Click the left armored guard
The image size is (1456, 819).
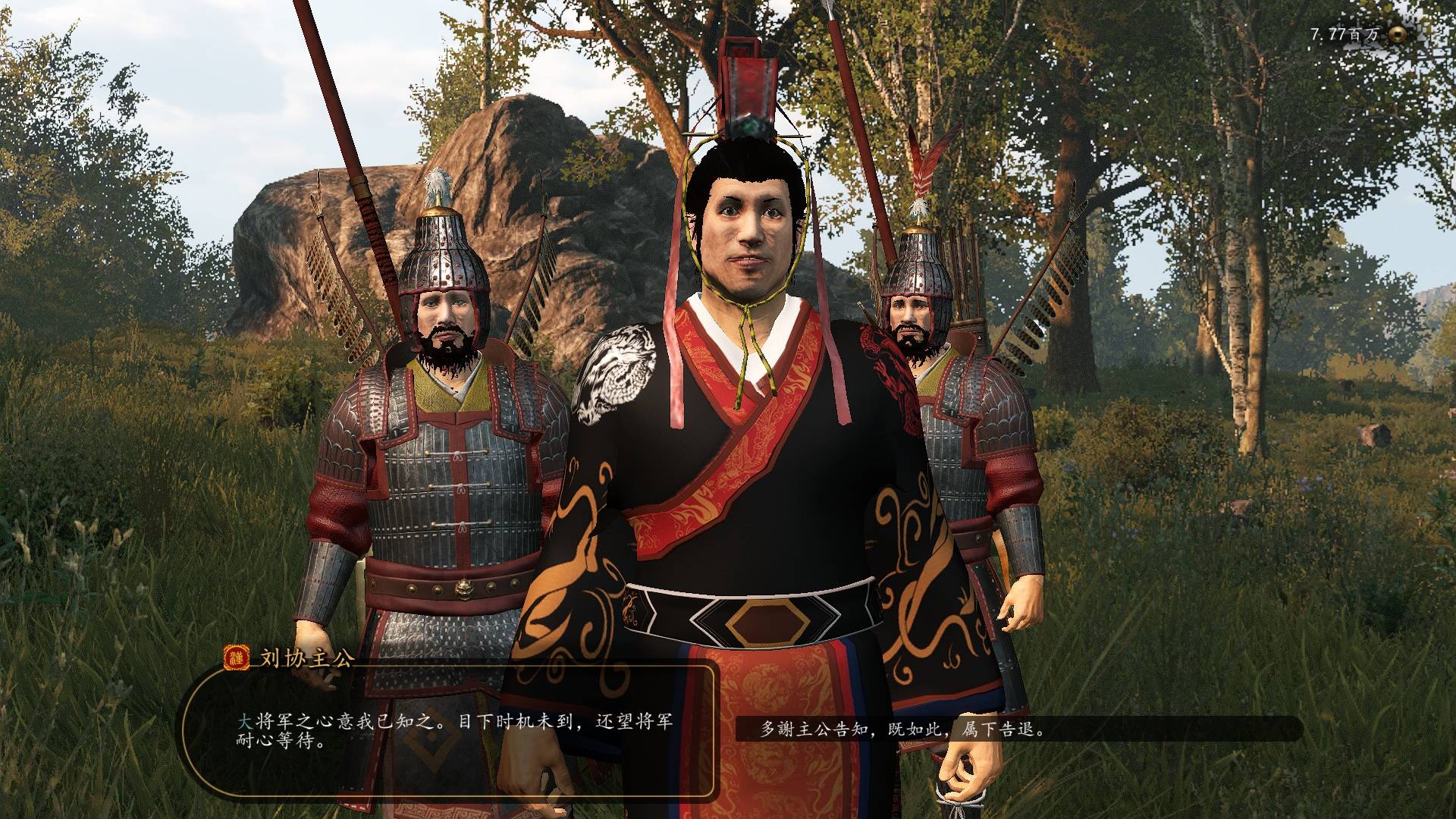click(440, 470)
